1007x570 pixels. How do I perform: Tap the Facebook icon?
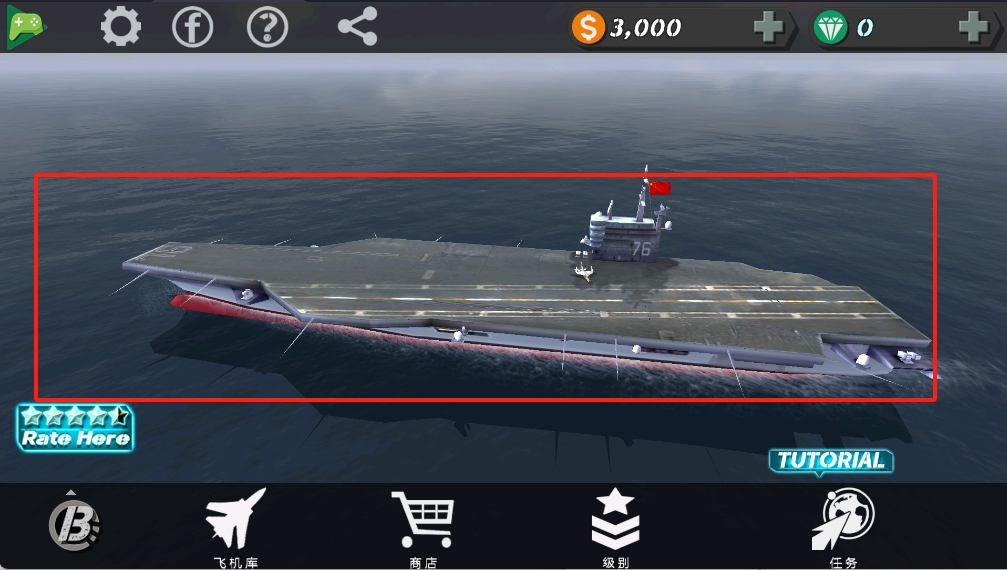(193, 27)
